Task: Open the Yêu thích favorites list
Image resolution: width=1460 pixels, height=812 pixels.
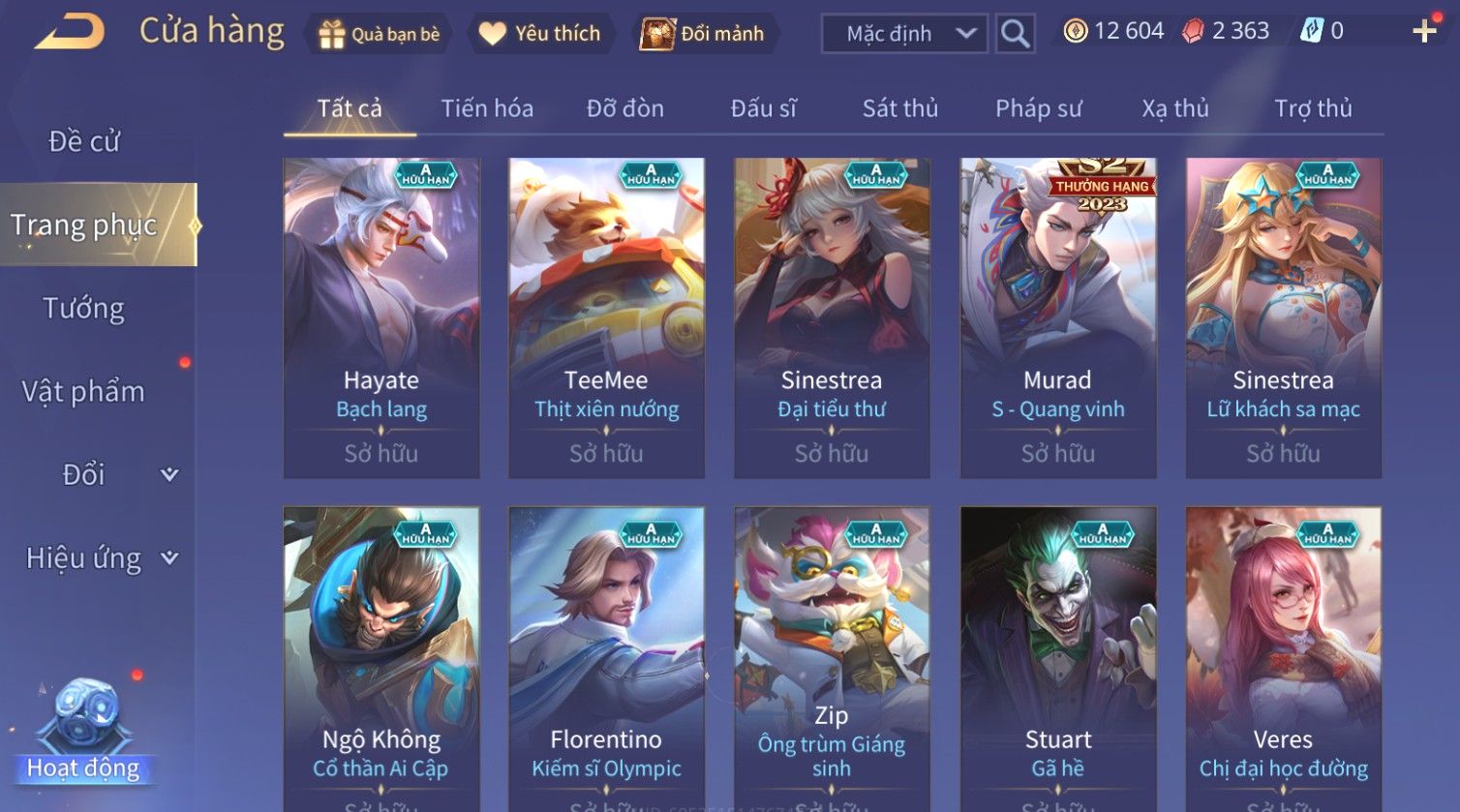Action: coord(540,34)
